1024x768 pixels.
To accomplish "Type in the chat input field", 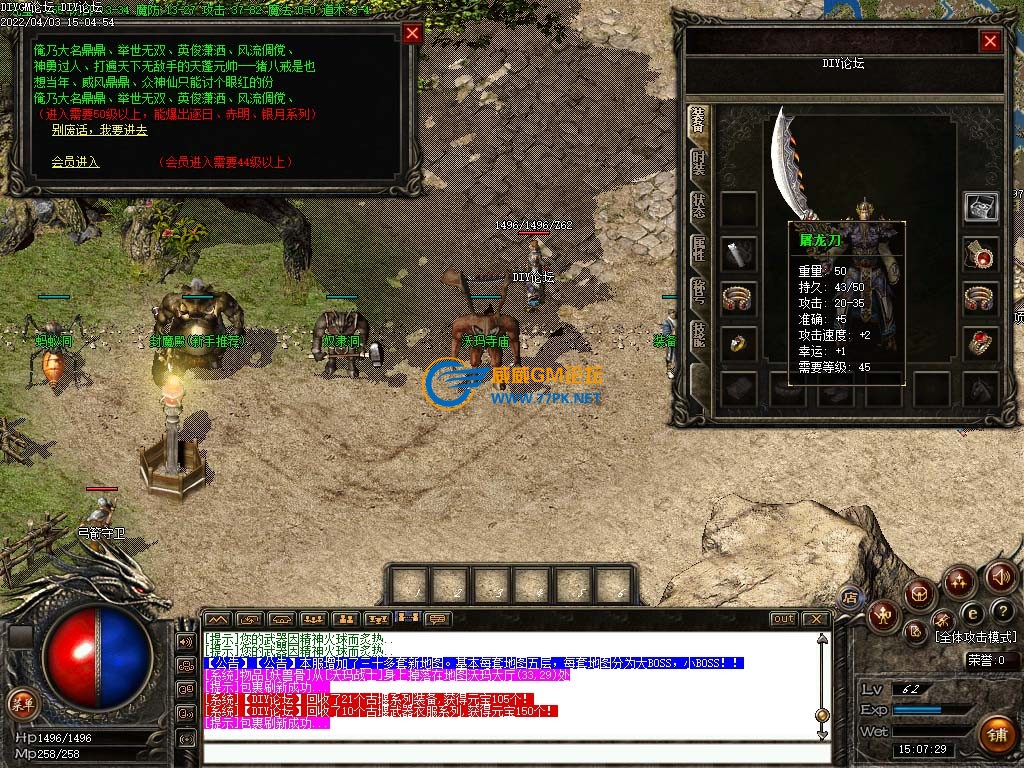I will point(510,751).
